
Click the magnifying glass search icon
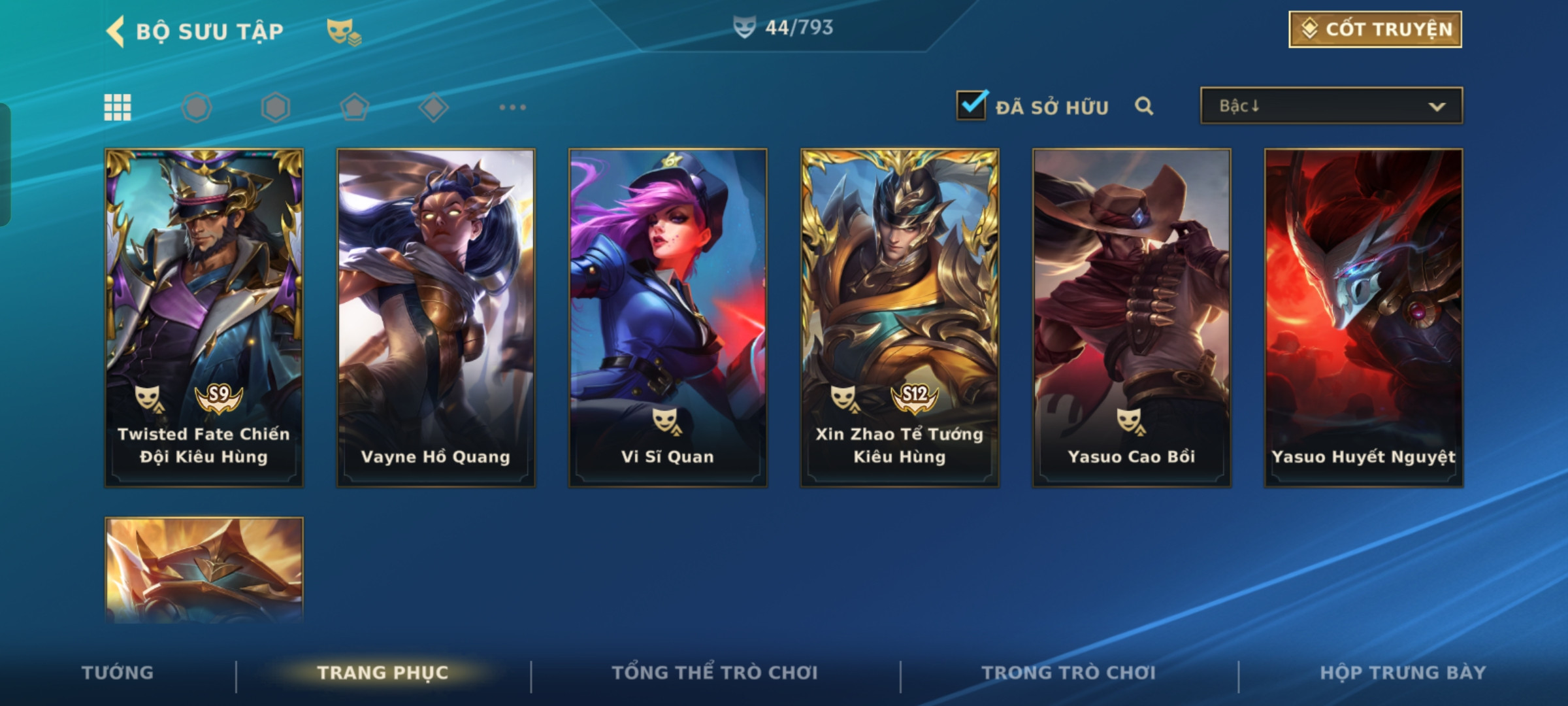1143,106
